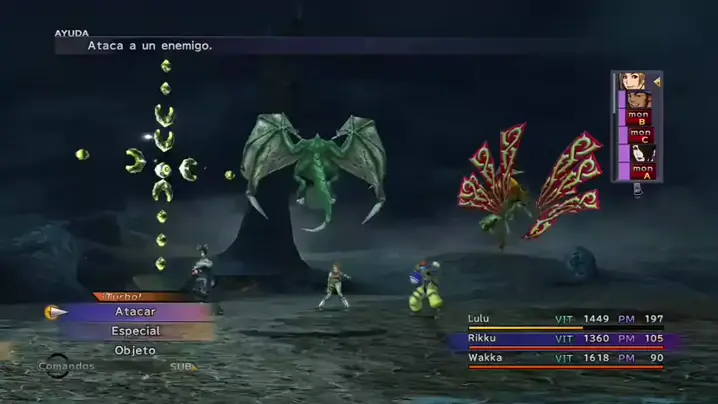Select the Atacar command

tap(135, 311)
